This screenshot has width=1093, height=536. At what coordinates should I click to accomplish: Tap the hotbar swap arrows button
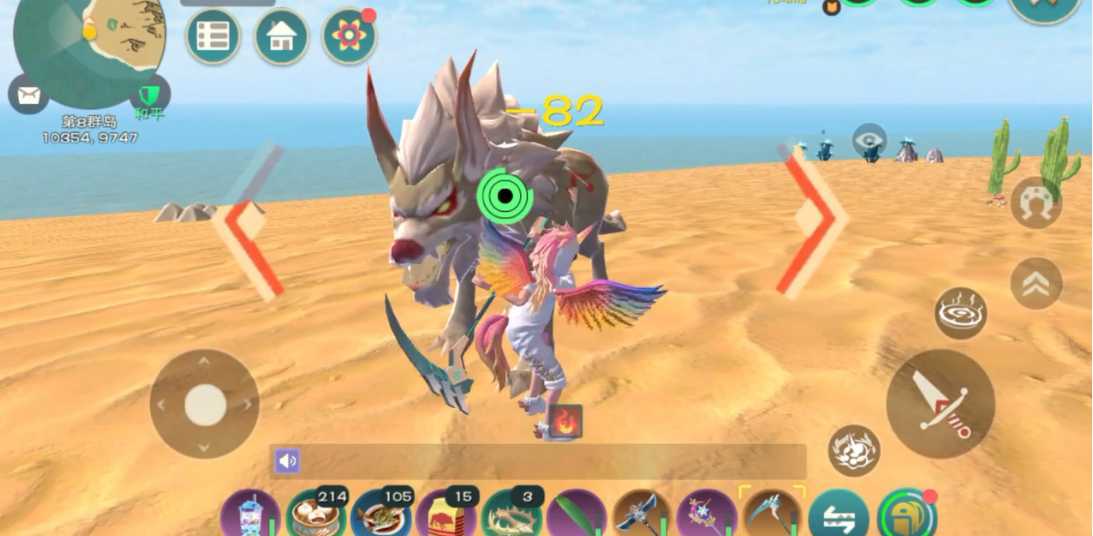(838, 515)
